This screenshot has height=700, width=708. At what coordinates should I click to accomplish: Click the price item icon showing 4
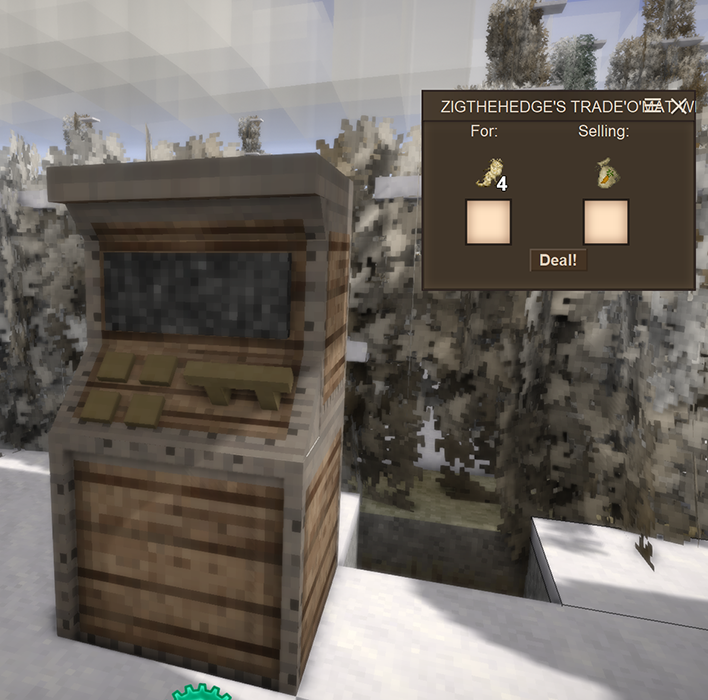coord(488,174)
